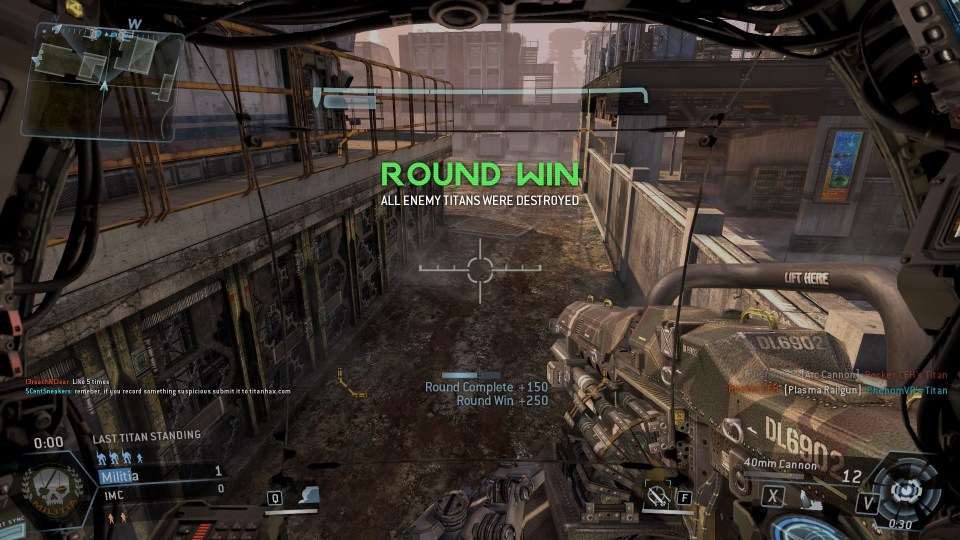The width and height of the screenshot is (960, 540).
Task: Trigger the dash ability icon beside Q
Action: (x=309, y=495)
